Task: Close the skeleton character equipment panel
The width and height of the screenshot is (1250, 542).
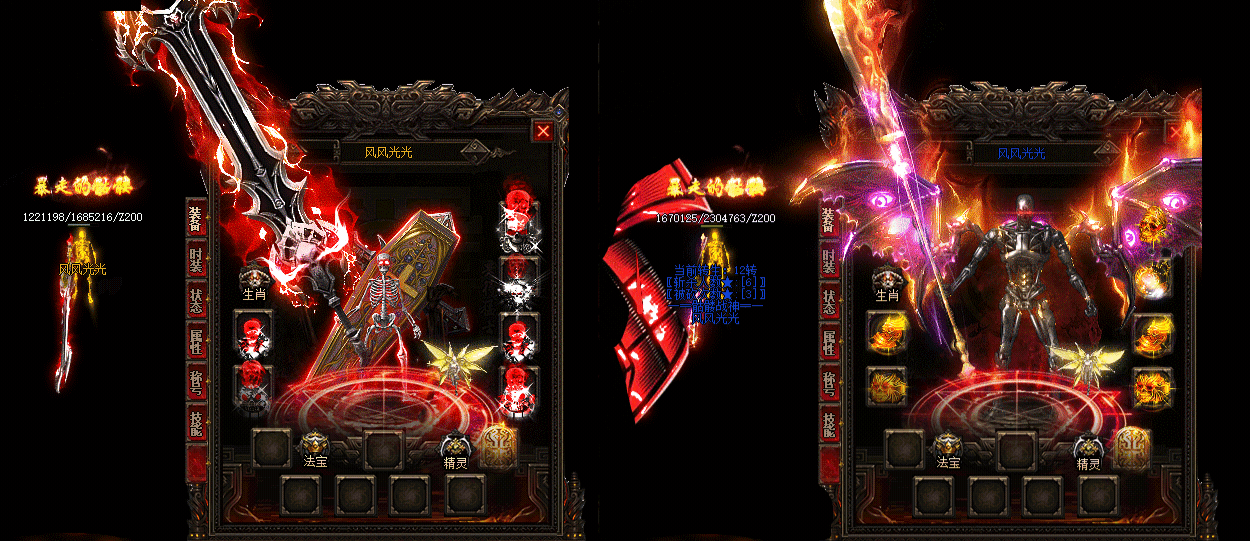Action: pos(543,131)
